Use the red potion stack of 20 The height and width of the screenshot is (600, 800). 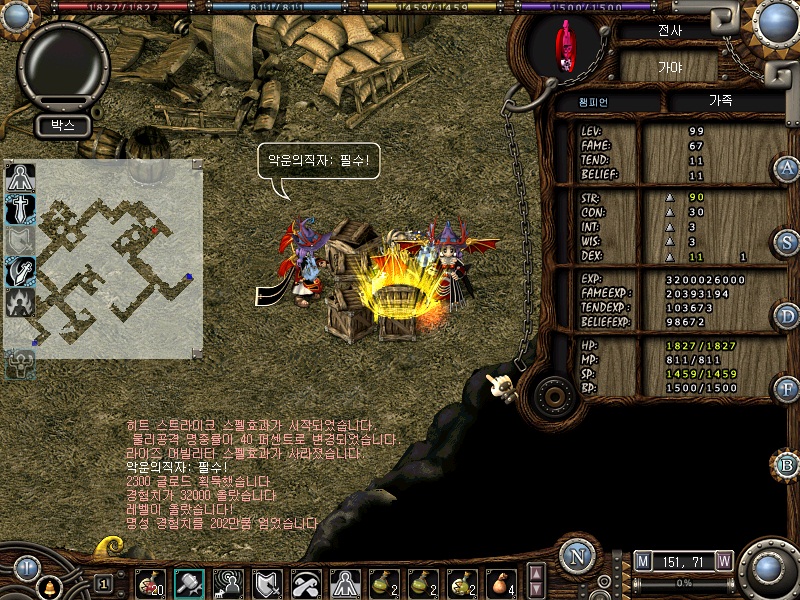[x=151, y=582]
